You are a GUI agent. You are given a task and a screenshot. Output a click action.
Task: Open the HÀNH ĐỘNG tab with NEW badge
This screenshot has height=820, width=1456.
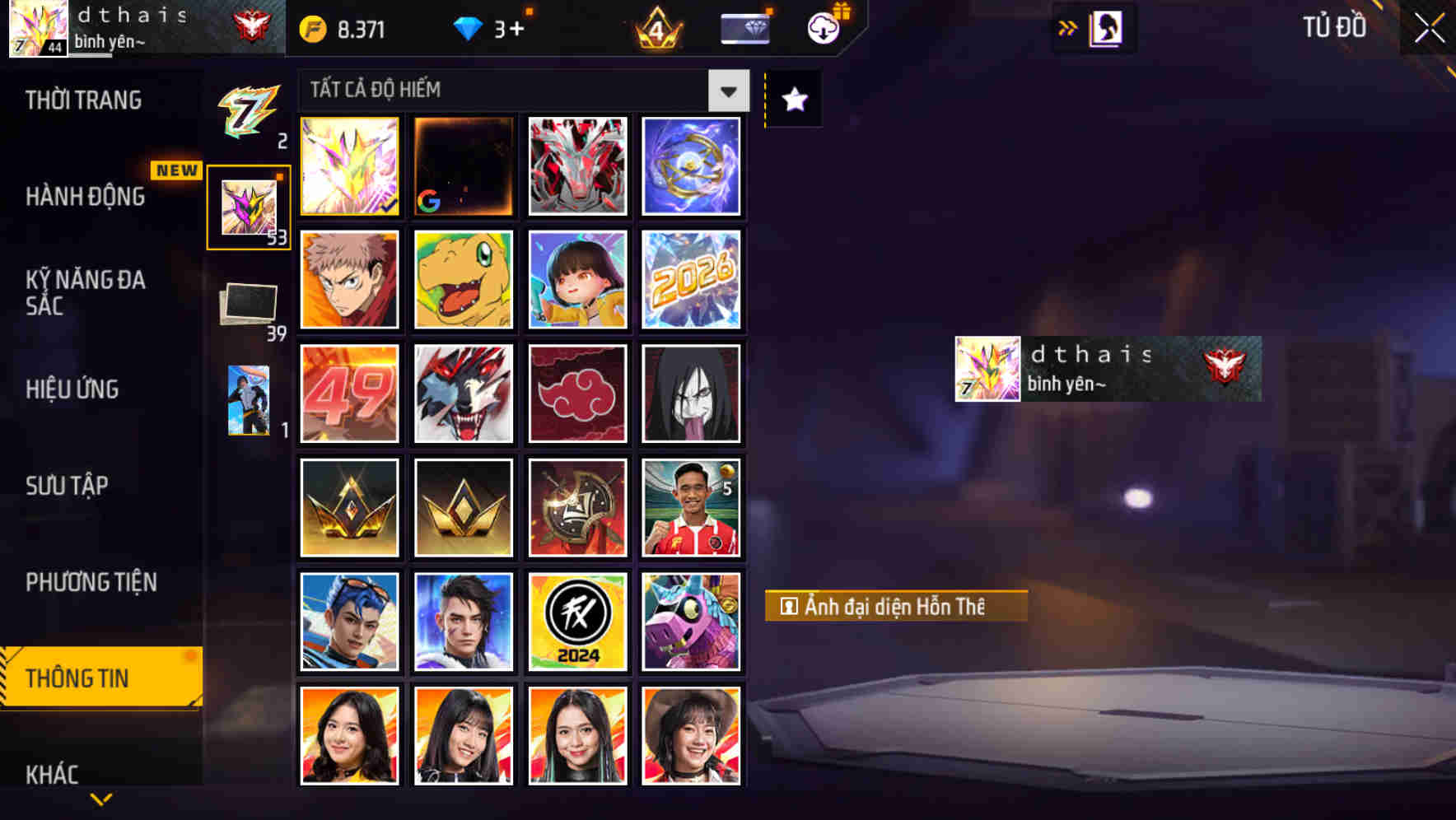tap(84, 197)
